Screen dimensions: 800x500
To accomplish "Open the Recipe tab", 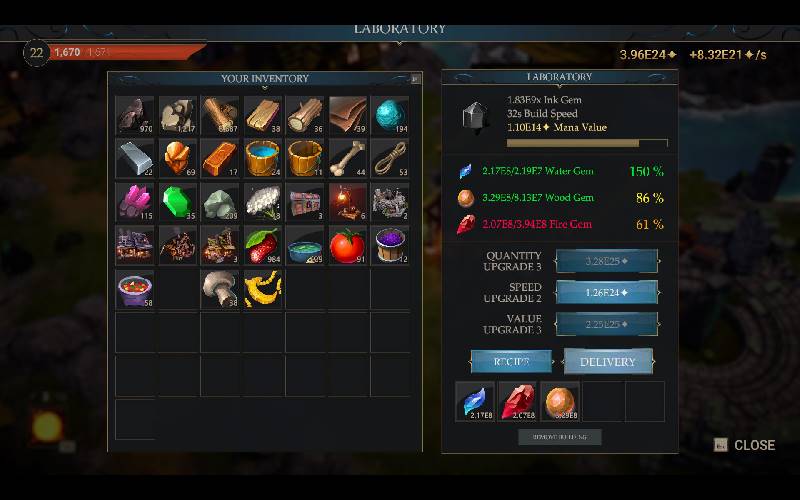I will (512, 361).
